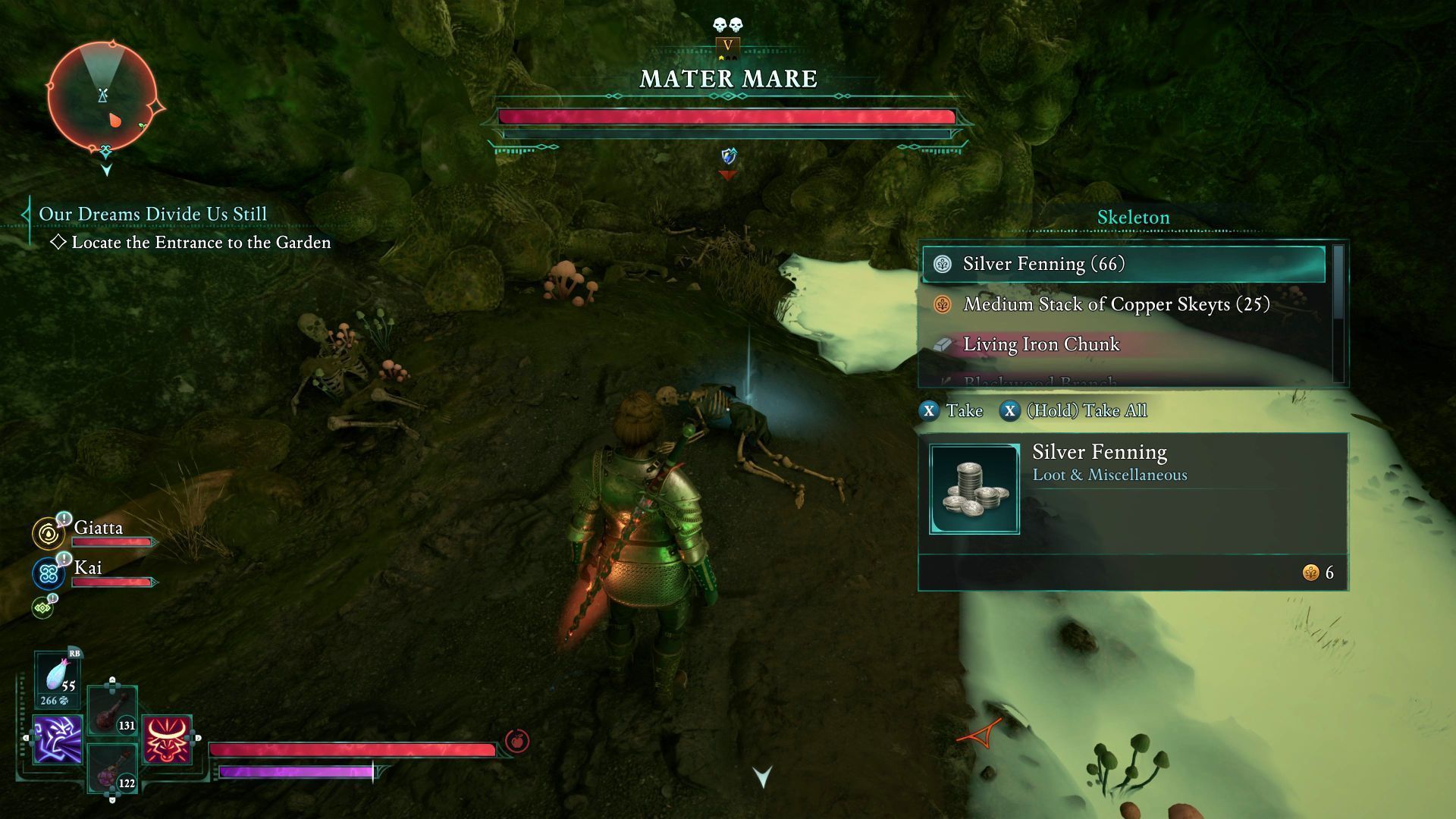The image size is (1456, 819).
Task: Use the pink potion with 122 count
Action: [x=112, y=769]
